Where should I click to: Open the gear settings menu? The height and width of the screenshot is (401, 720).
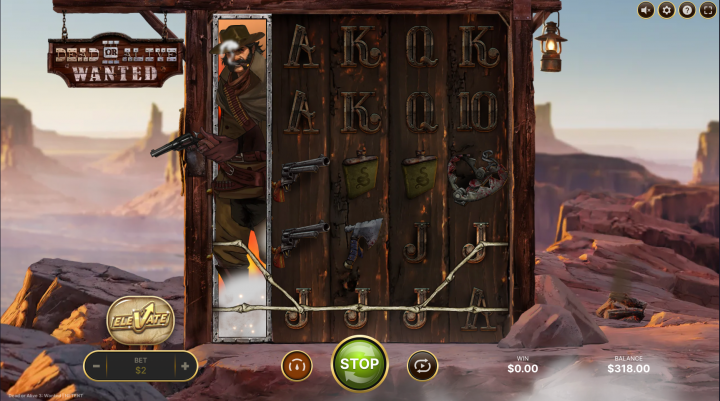click(666, 10)
